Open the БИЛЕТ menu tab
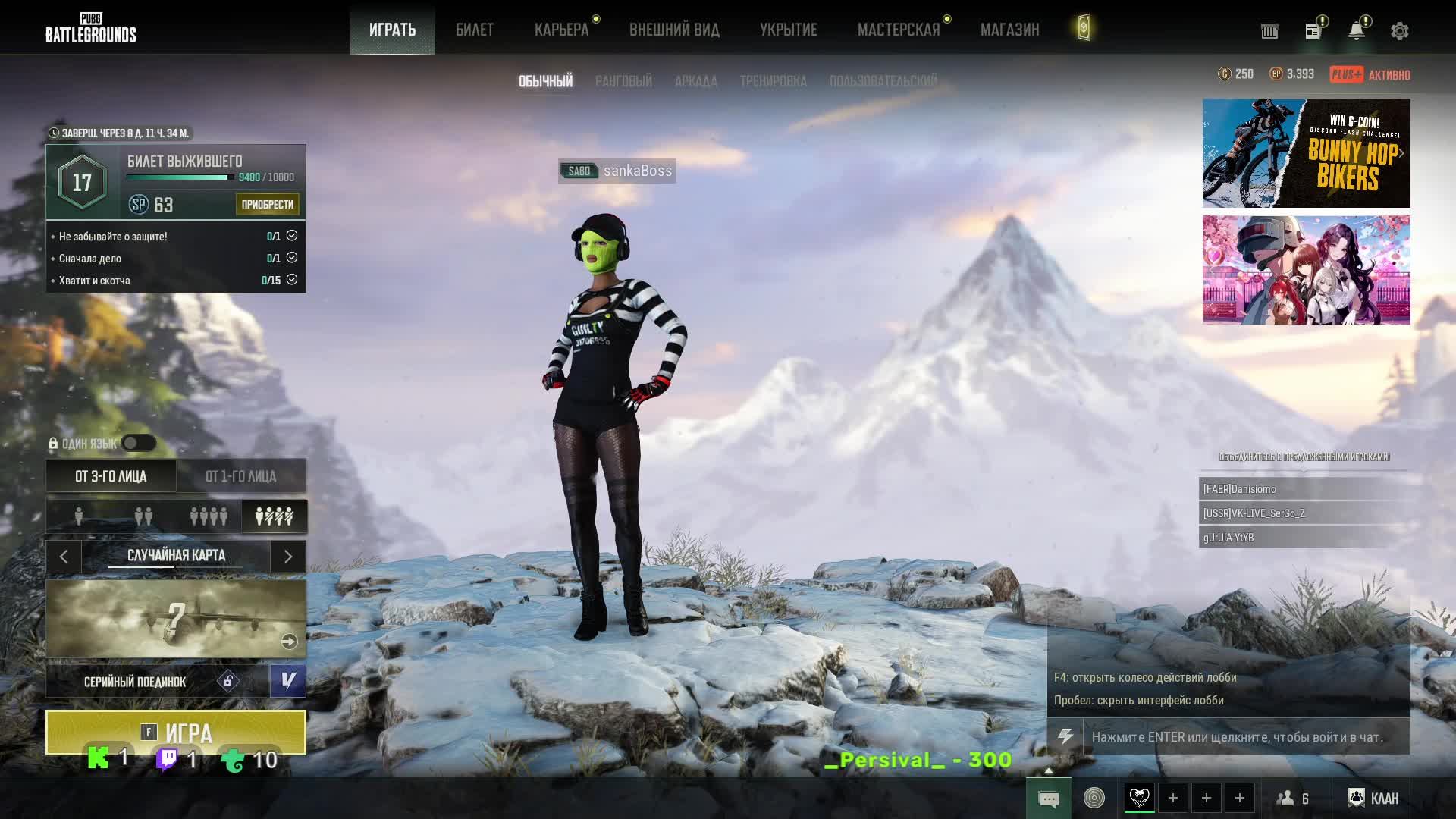Screen dimensions: 1456x819 click(x=475, y=30)
